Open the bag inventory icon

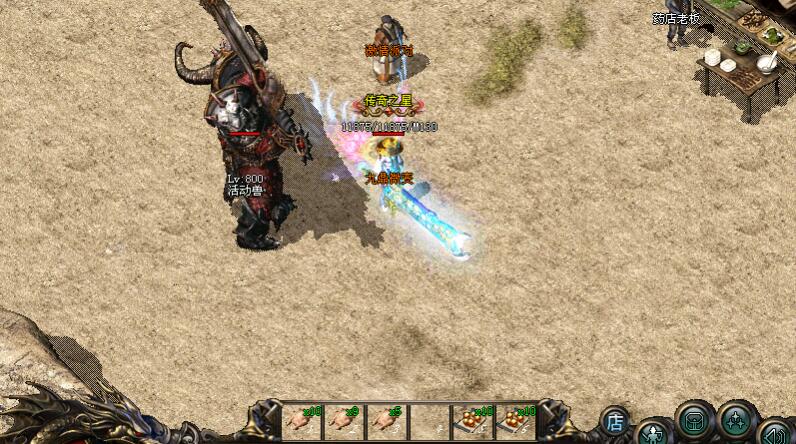pos(692,420)
